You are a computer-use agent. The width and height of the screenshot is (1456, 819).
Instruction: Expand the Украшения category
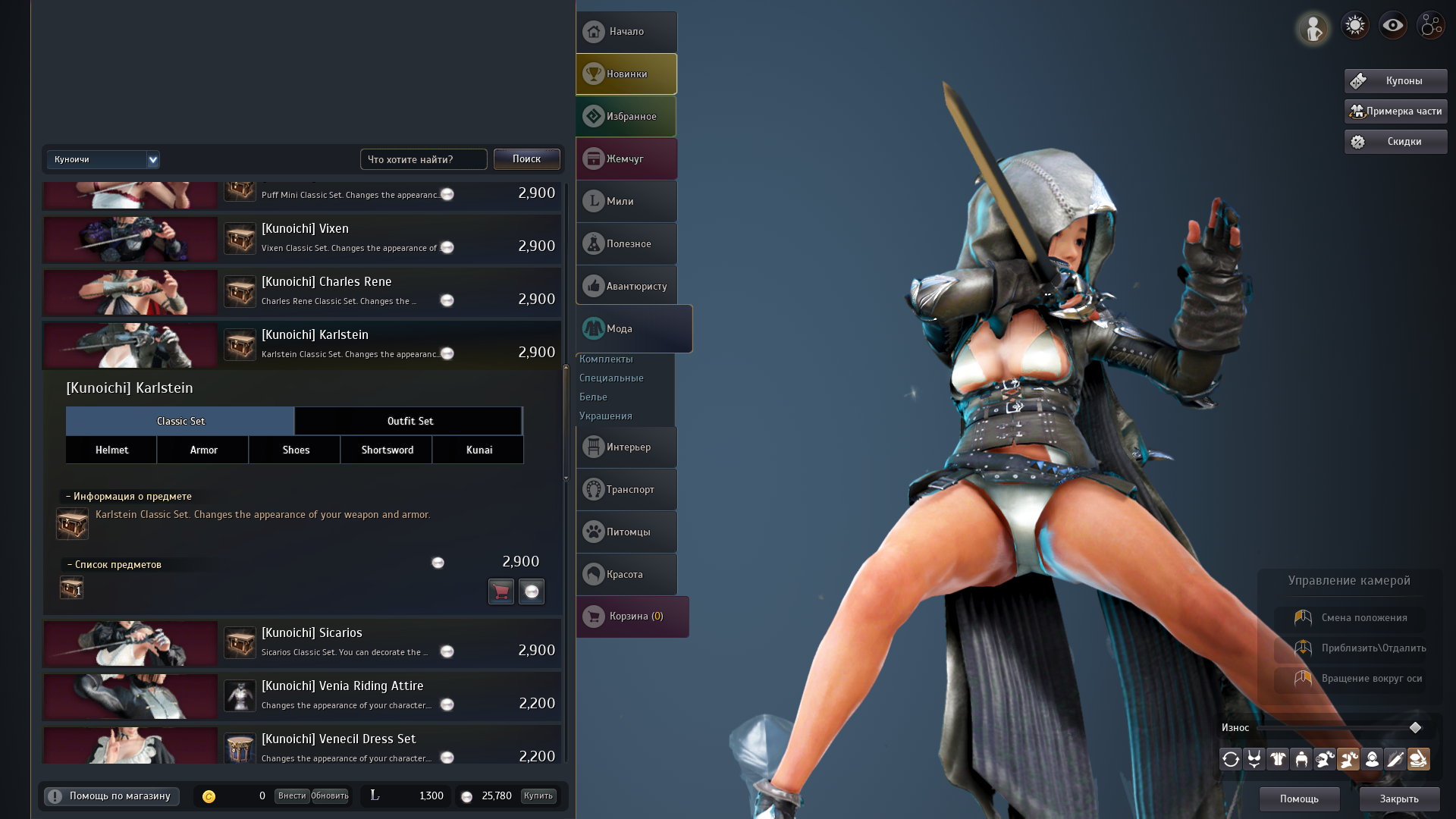[x=605, y=416]
